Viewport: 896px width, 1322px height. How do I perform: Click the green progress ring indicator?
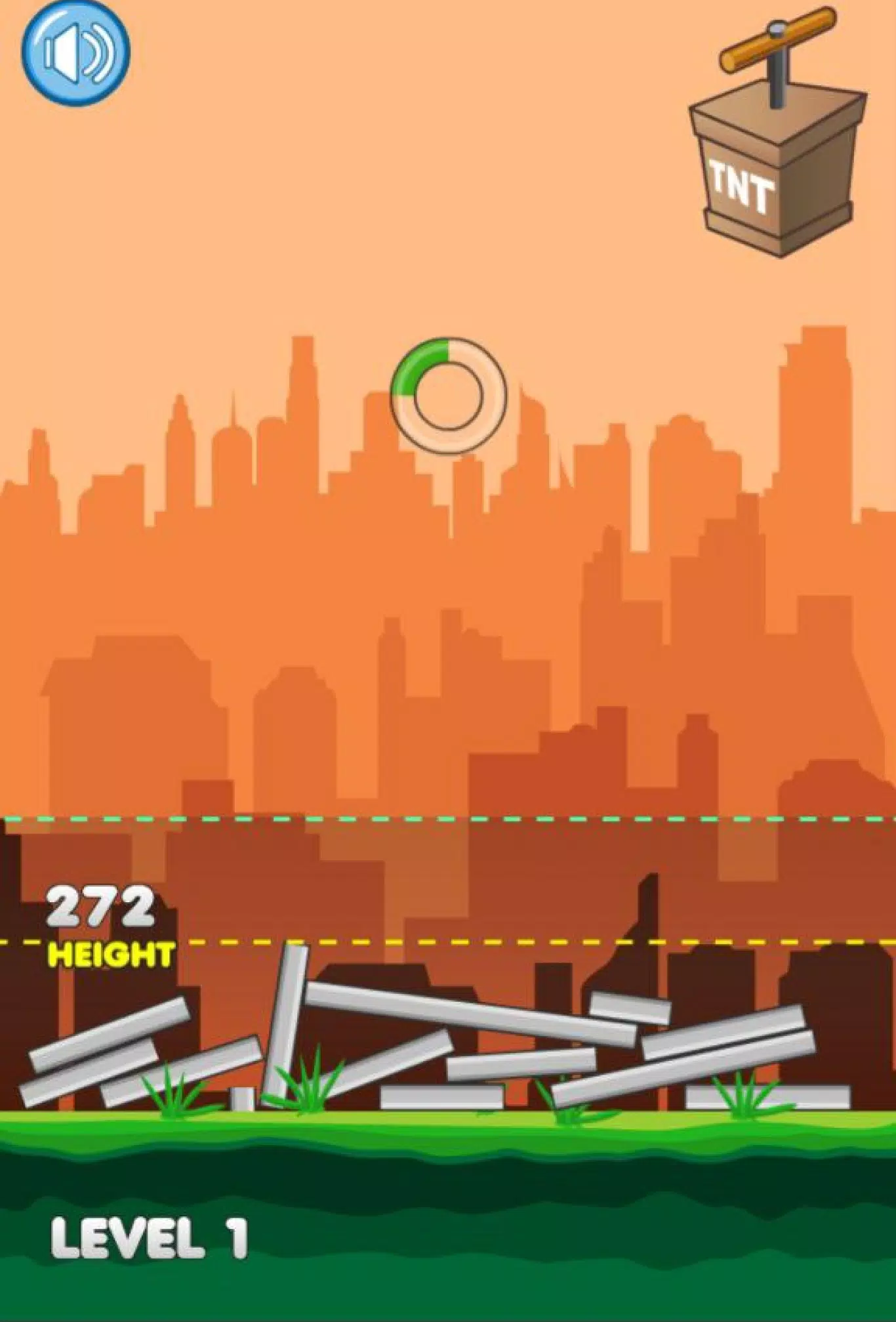tap(448, 397)
